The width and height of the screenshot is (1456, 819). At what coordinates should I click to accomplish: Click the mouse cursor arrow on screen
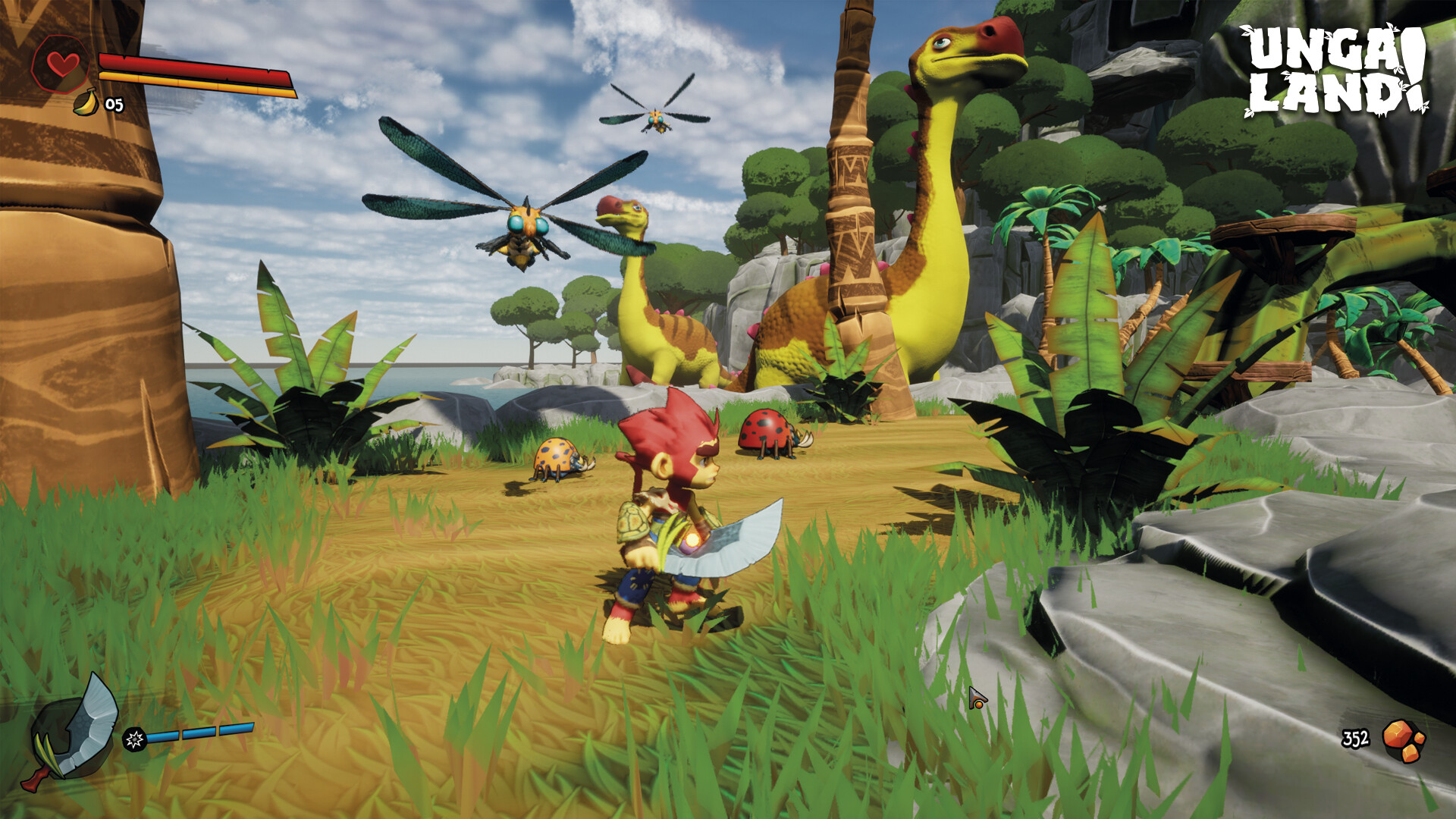point(977,698)
